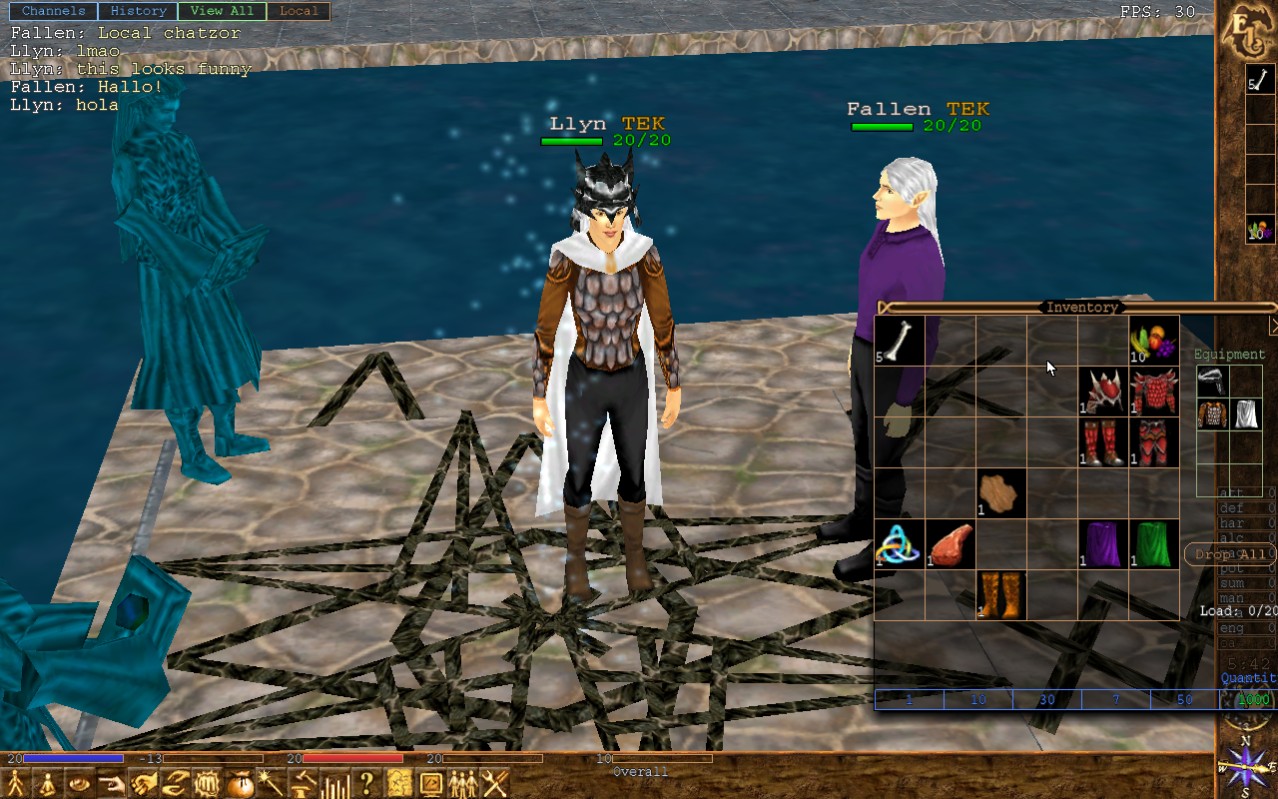The width and height of the screenshot is (1278, 799).
Task: Select the green cape inventory slot
Action: tap(1154, 544)
